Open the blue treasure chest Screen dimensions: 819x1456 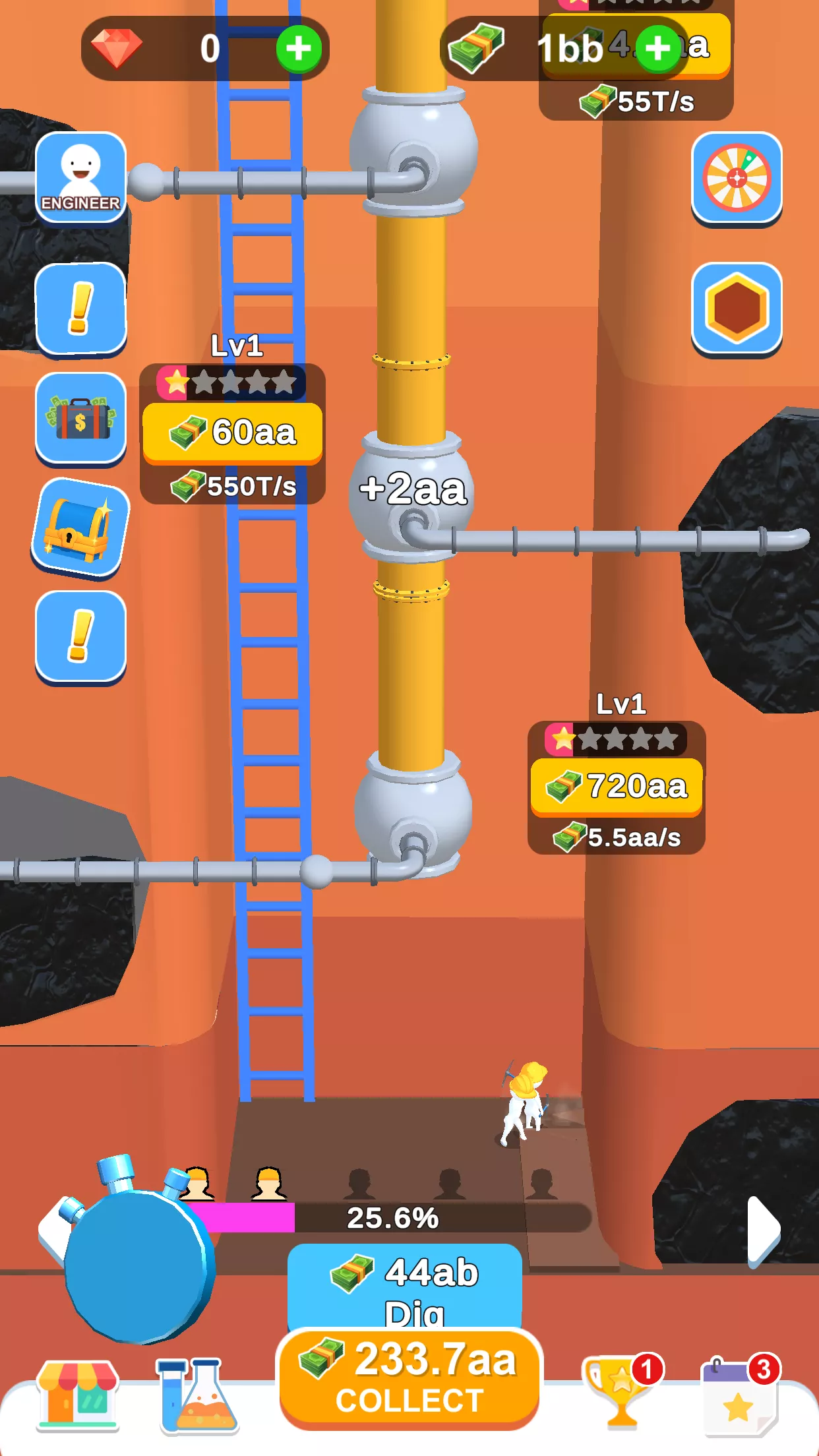[x=80, y=528]
